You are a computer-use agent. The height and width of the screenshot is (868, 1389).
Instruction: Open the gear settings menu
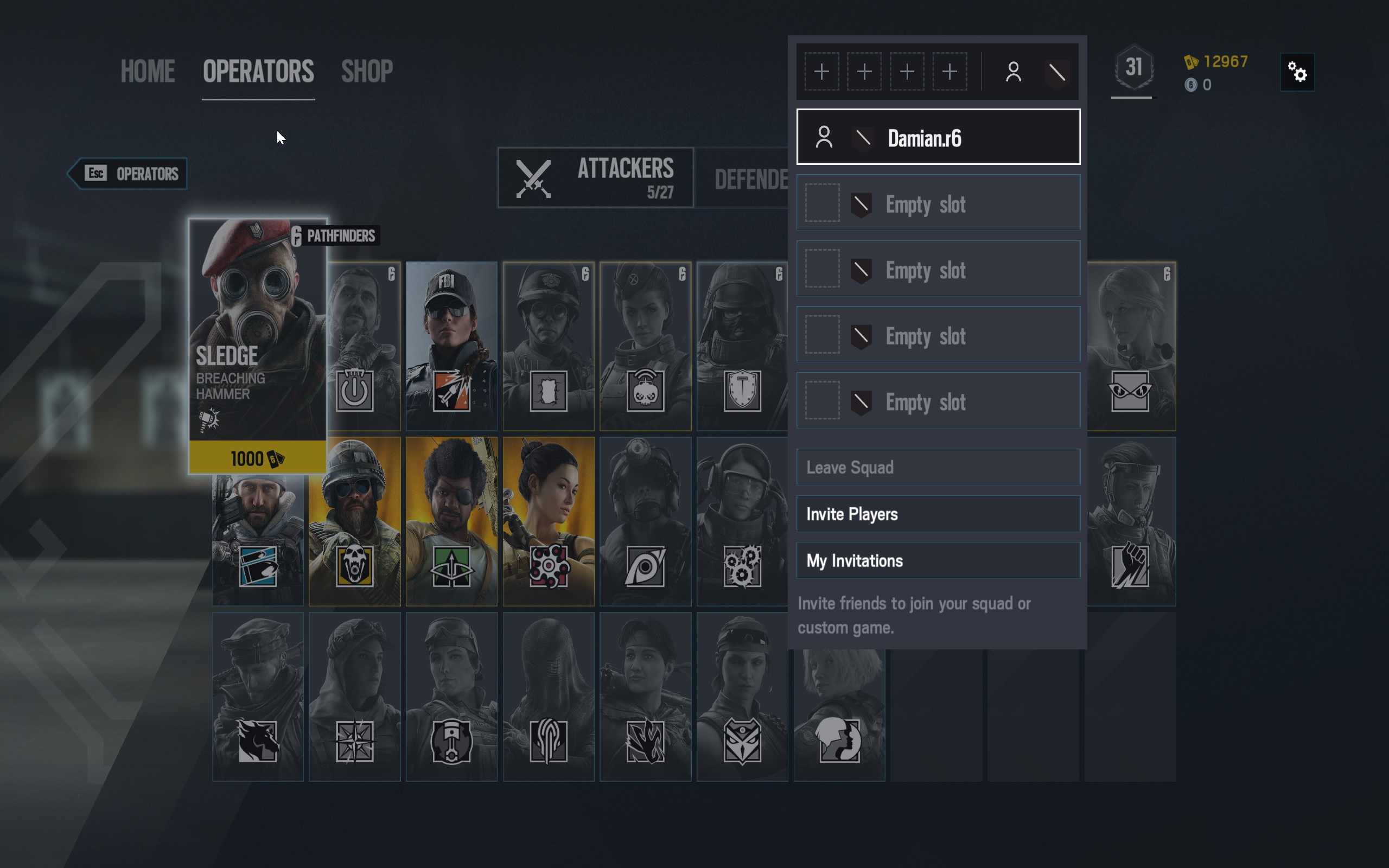[1297, 72]
